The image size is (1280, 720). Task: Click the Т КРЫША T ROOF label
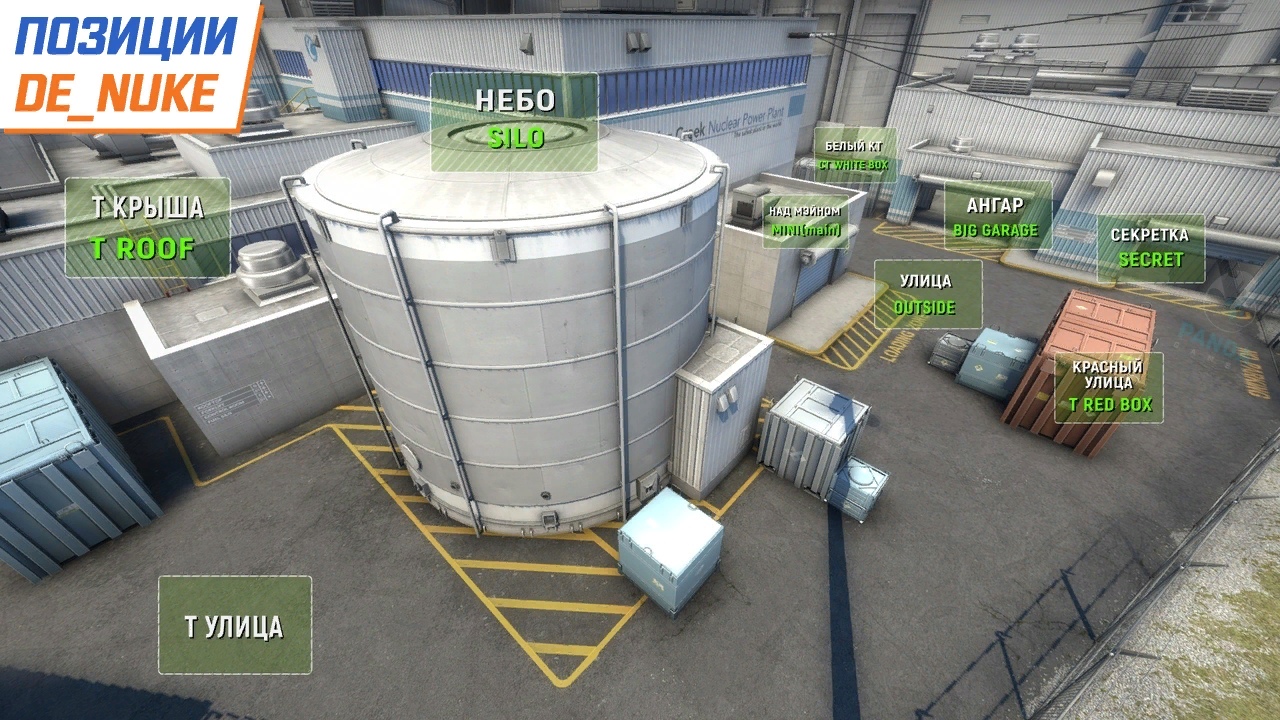pyautogui.click(x=148, y=228)
